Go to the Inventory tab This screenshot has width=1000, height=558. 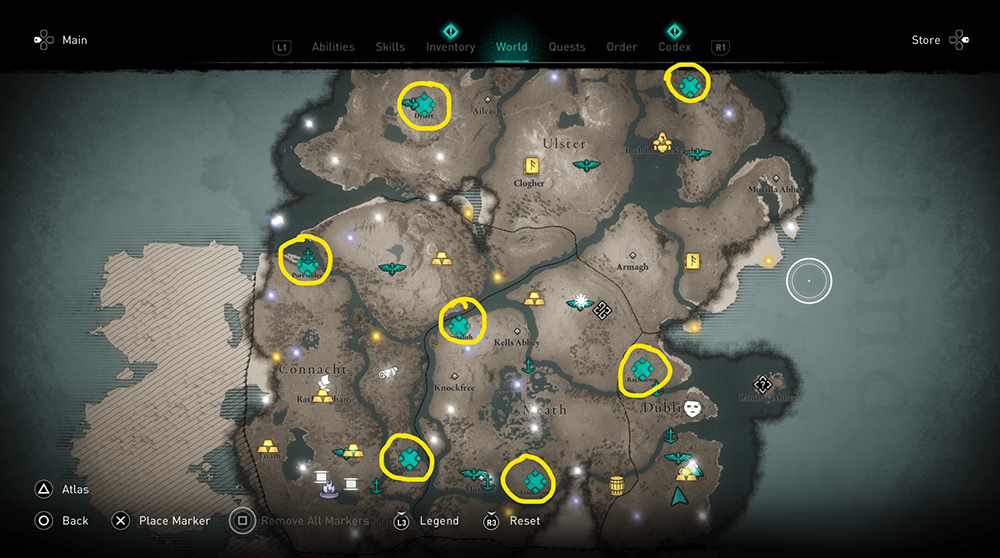(450, 47)
